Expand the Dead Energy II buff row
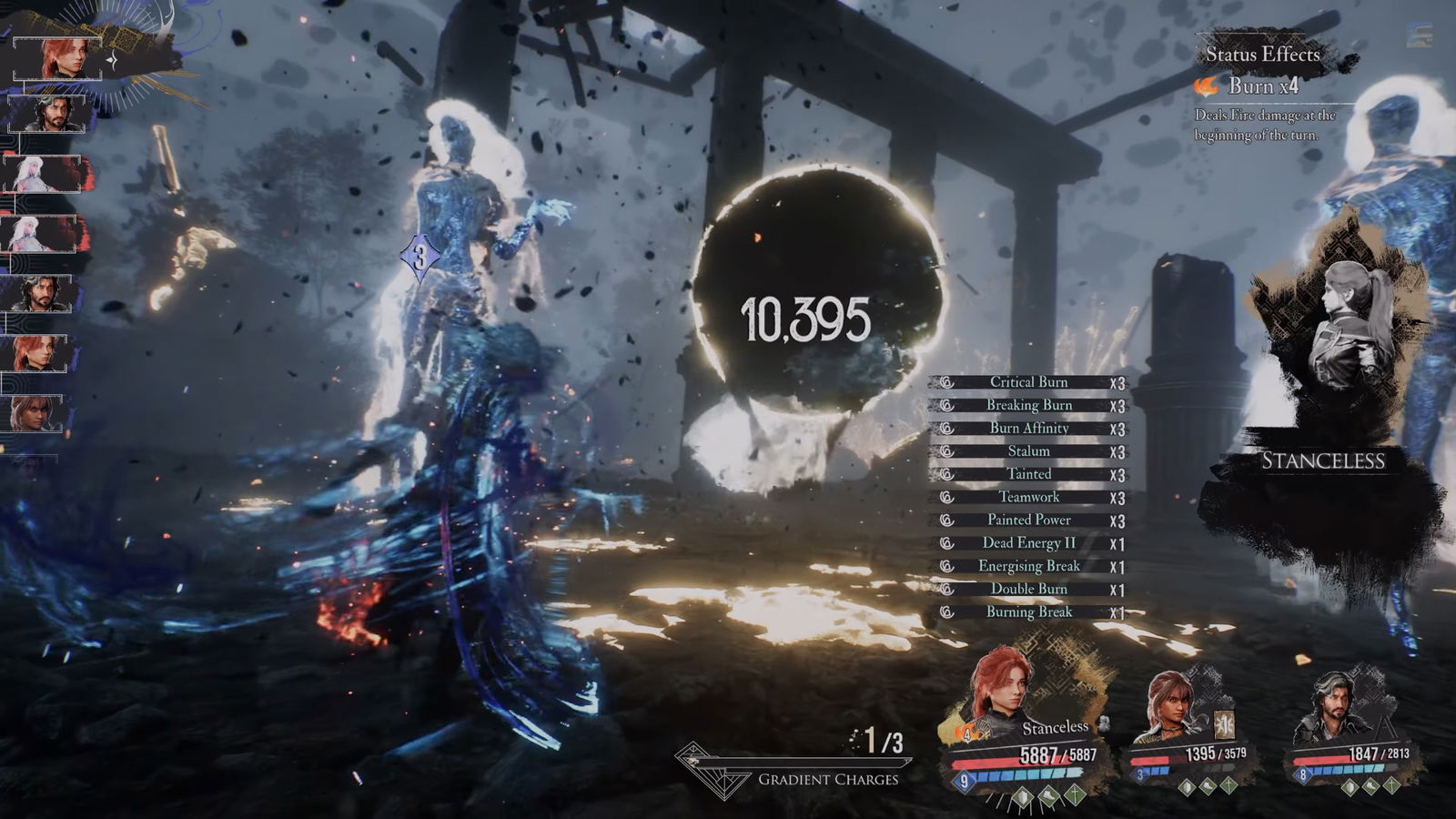This screenshot has height=819, width=1456. [x=1026, y=542]
